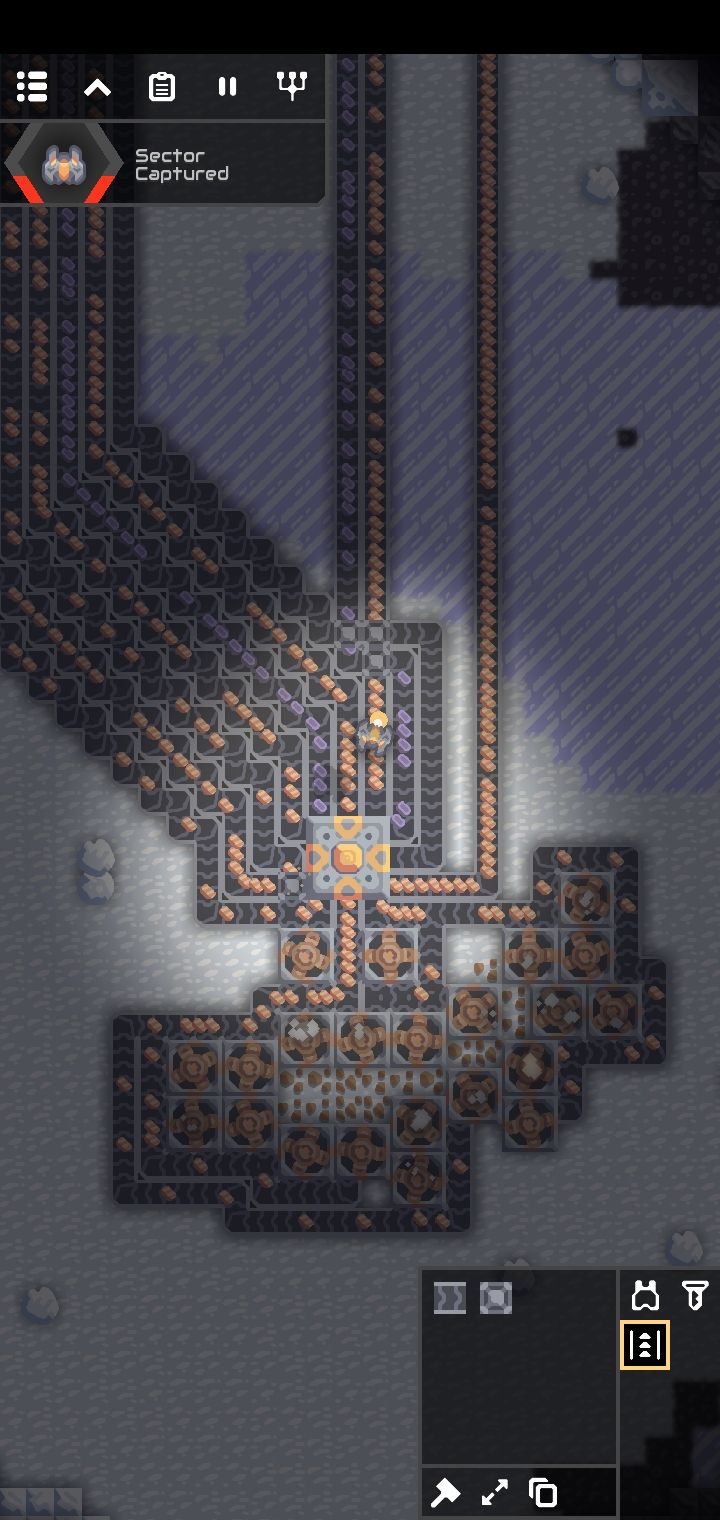720x1520 pixels.
Task: Toggle the diagonal arrows placement mode
Action: click(495, 1493)
